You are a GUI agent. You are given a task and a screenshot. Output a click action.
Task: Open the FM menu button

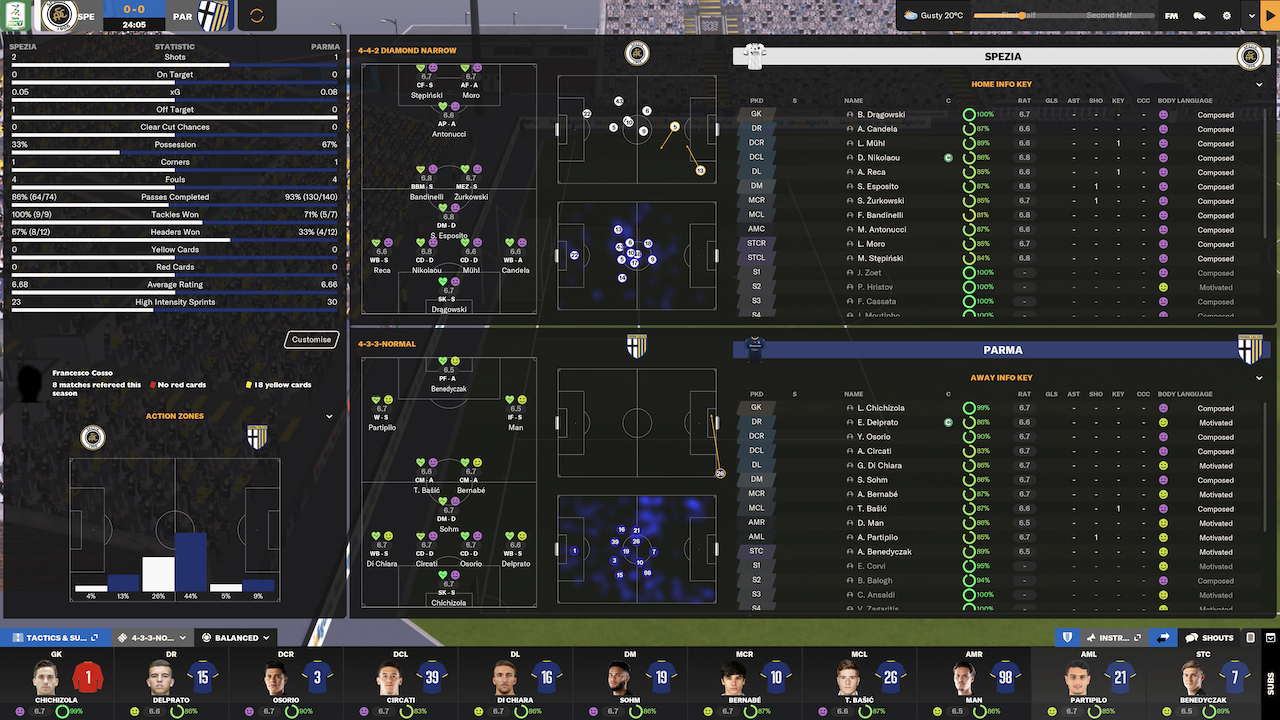(x=1171, y=16)
